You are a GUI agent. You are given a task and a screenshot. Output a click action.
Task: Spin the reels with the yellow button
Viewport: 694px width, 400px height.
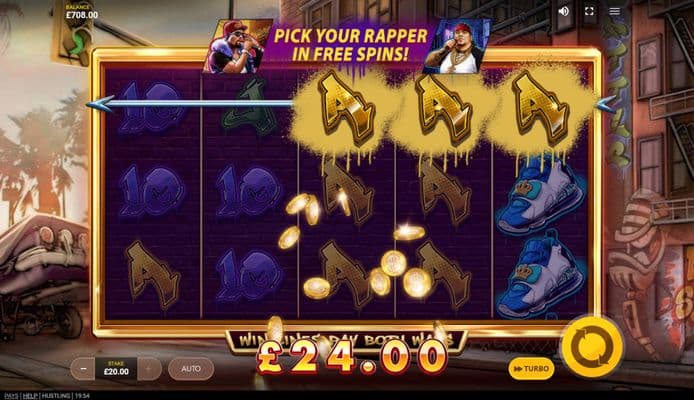(x=592, y=347)
